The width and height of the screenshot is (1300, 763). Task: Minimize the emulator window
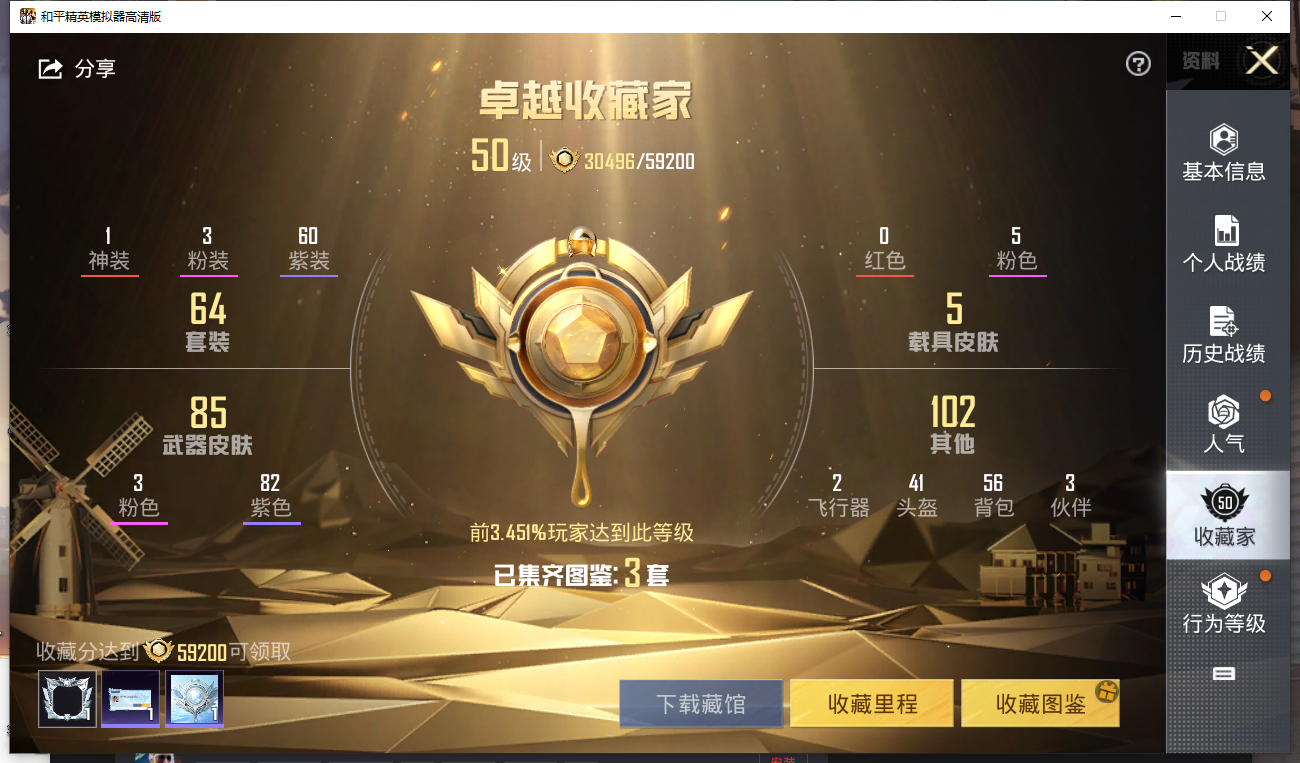(x=1174, y=16)
